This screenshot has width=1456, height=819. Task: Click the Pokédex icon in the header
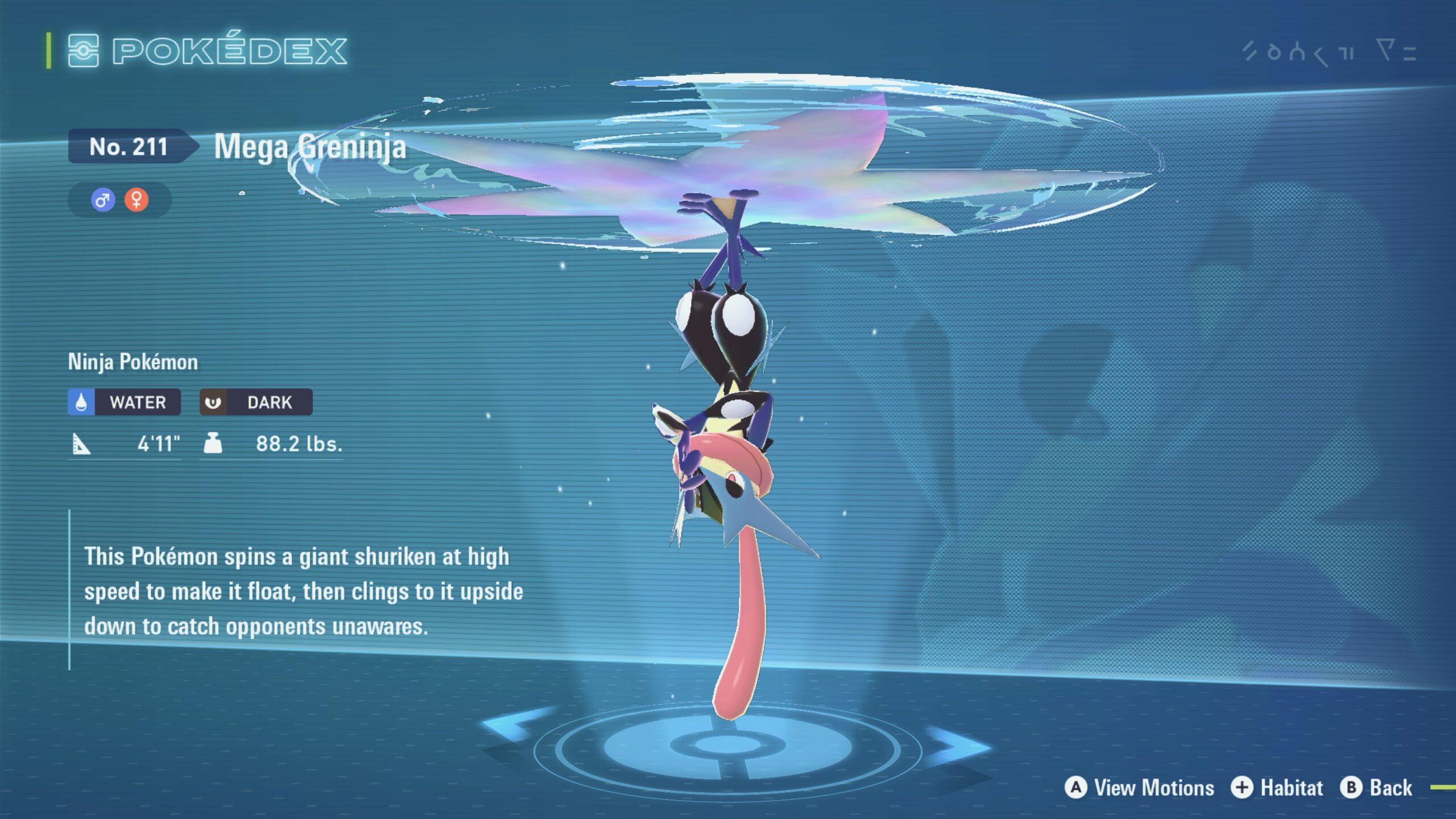coord(84,51)
